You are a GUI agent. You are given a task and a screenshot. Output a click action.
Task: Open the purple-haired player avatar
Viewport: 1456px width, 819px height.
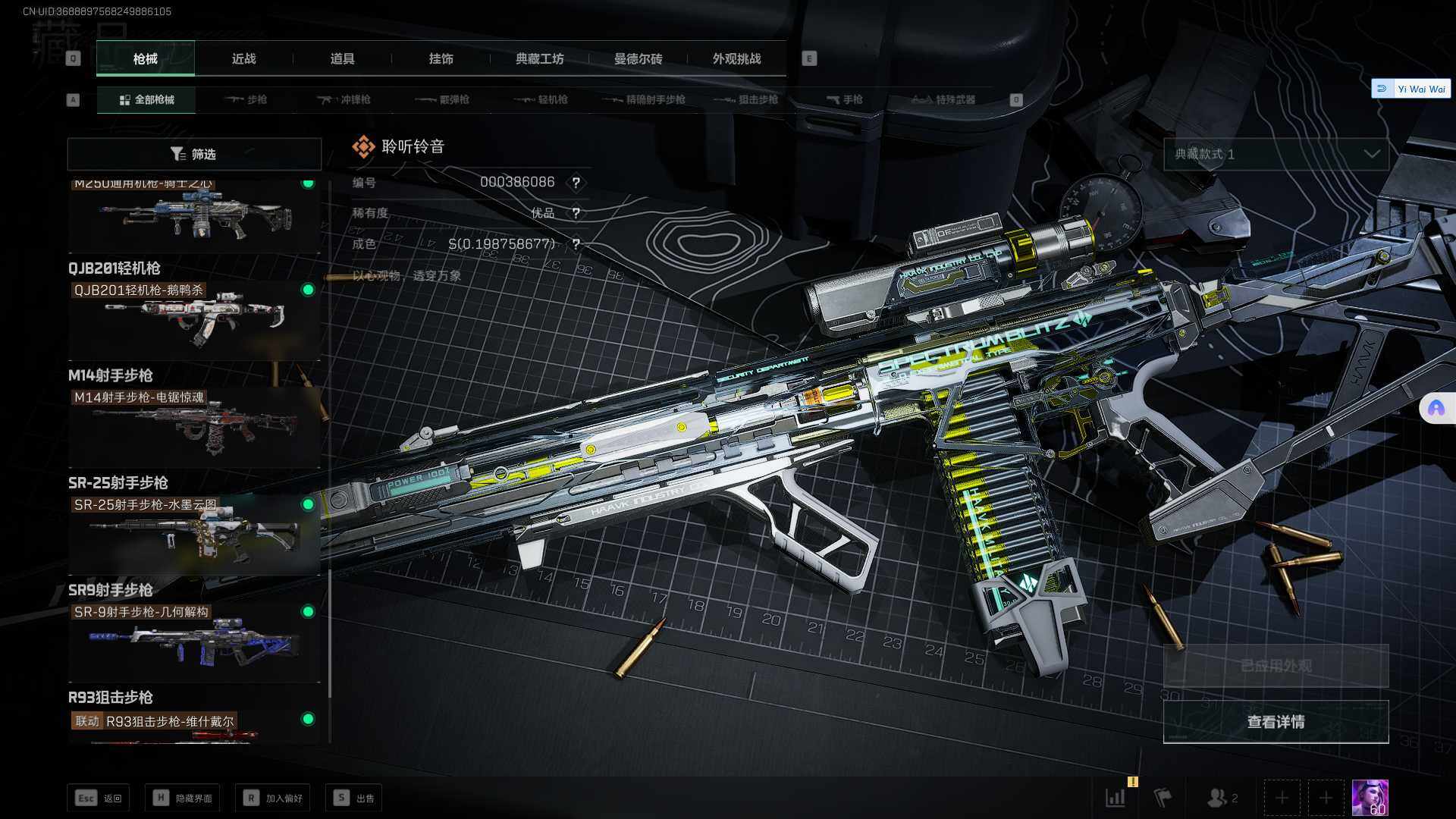click(1370, 798)
